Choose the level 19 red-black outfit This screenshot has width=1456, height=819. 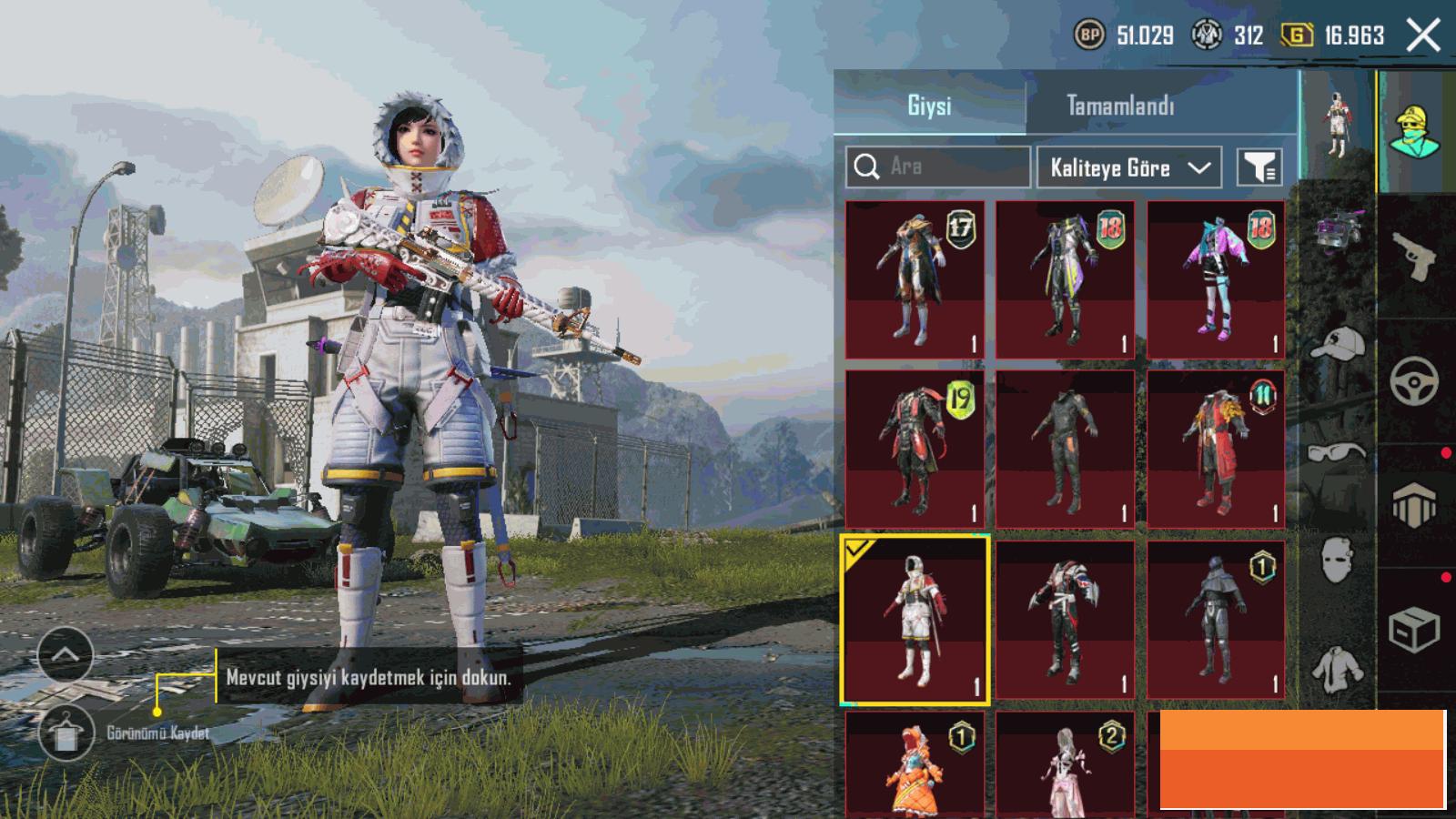(915, 448)
